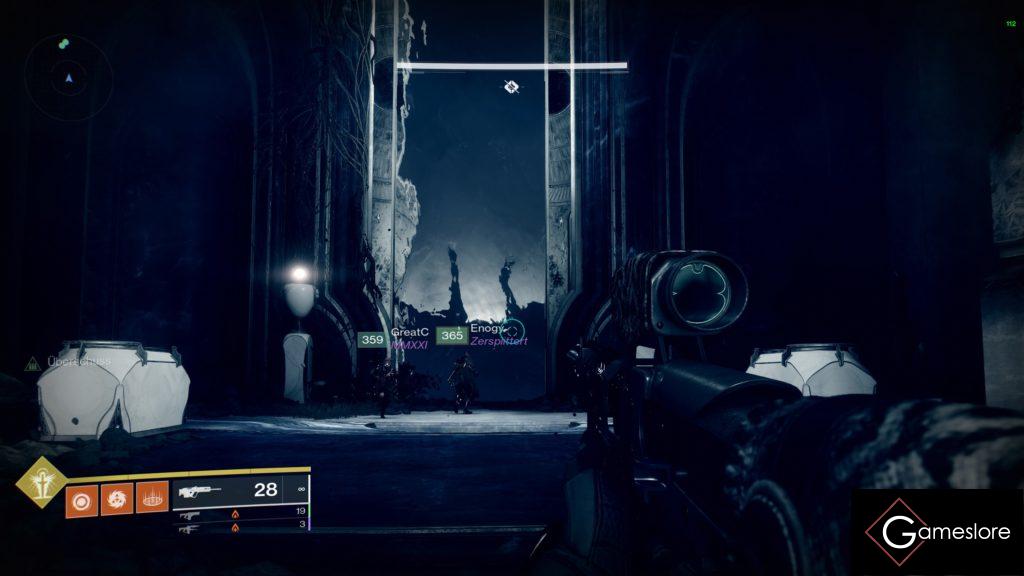Switch to the weapon with 19 ammo
This screenshot has height=576, width=1024.
point(240,514)
